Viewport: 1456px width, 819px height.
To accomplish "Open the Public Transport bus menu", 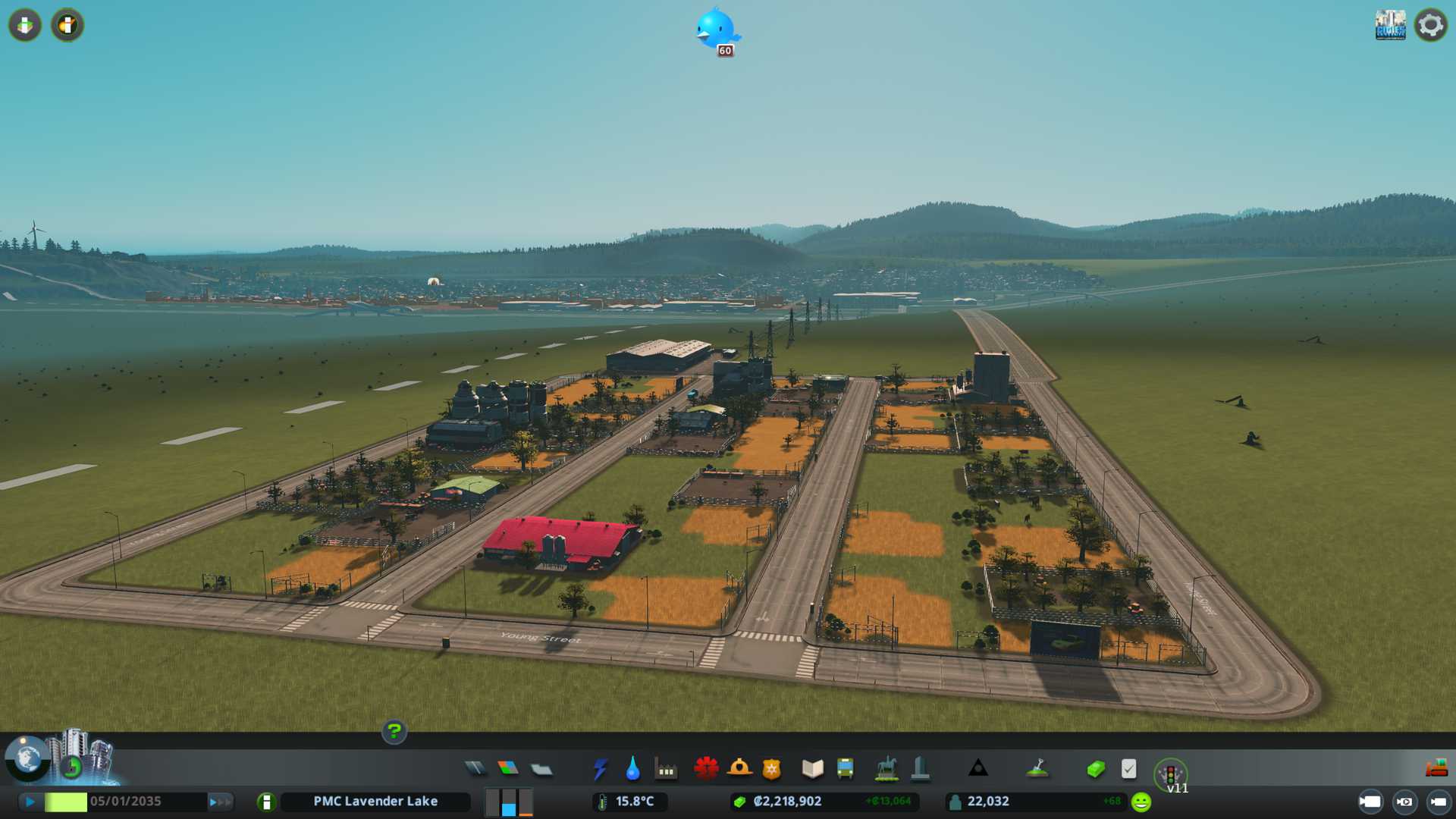I will point(845,769).
